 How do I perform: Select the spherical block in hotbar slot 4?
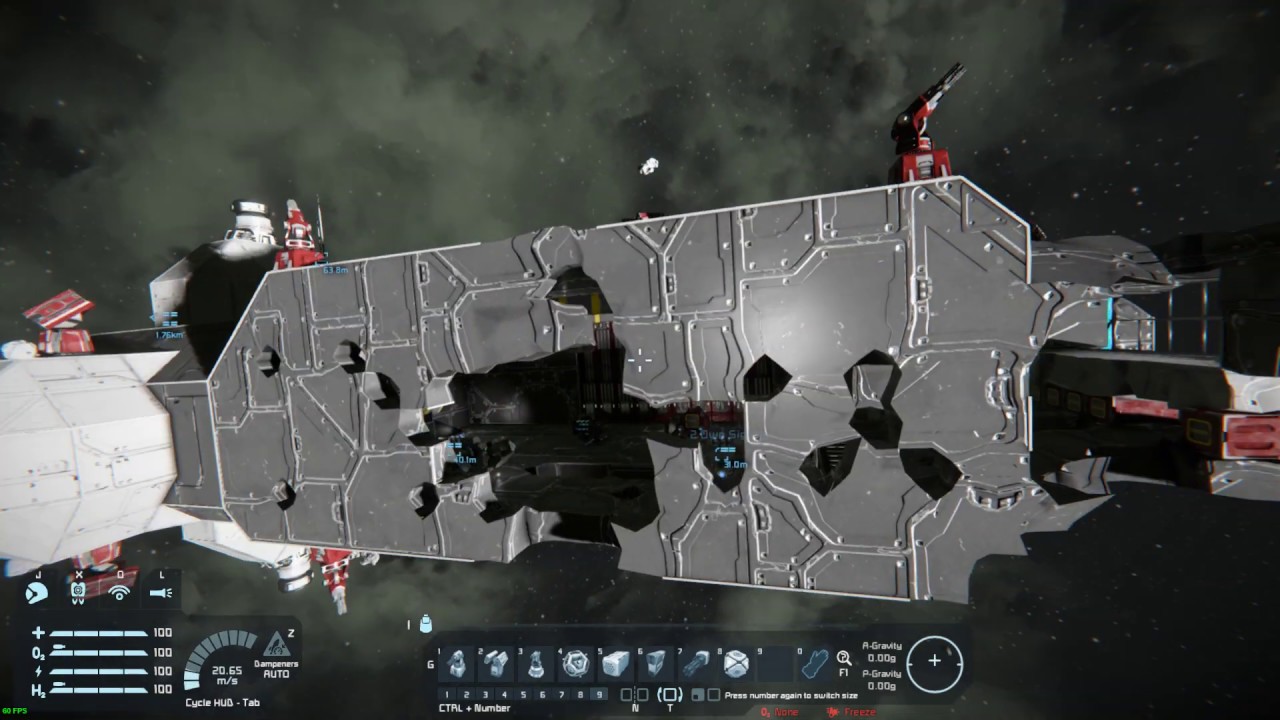point(577,664)
